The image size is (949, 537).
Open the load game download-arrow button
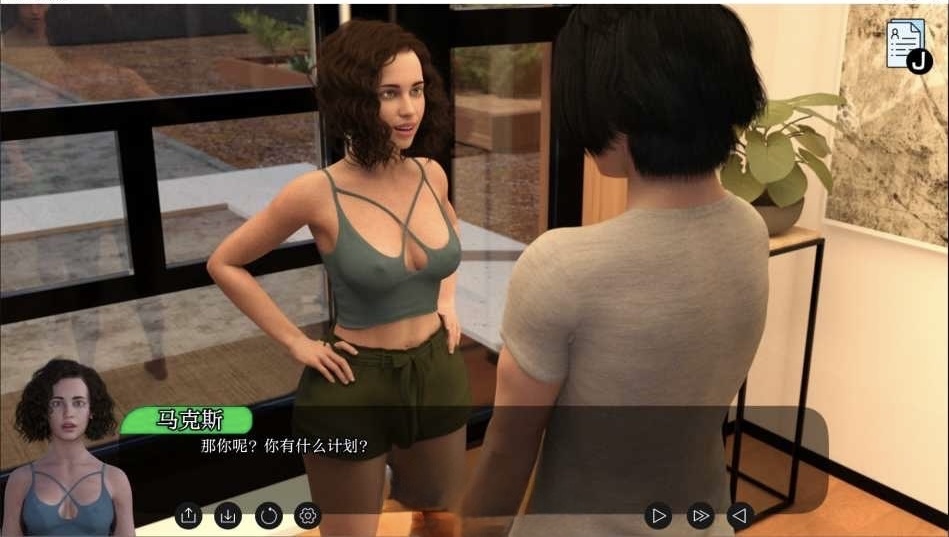point(228,516)
